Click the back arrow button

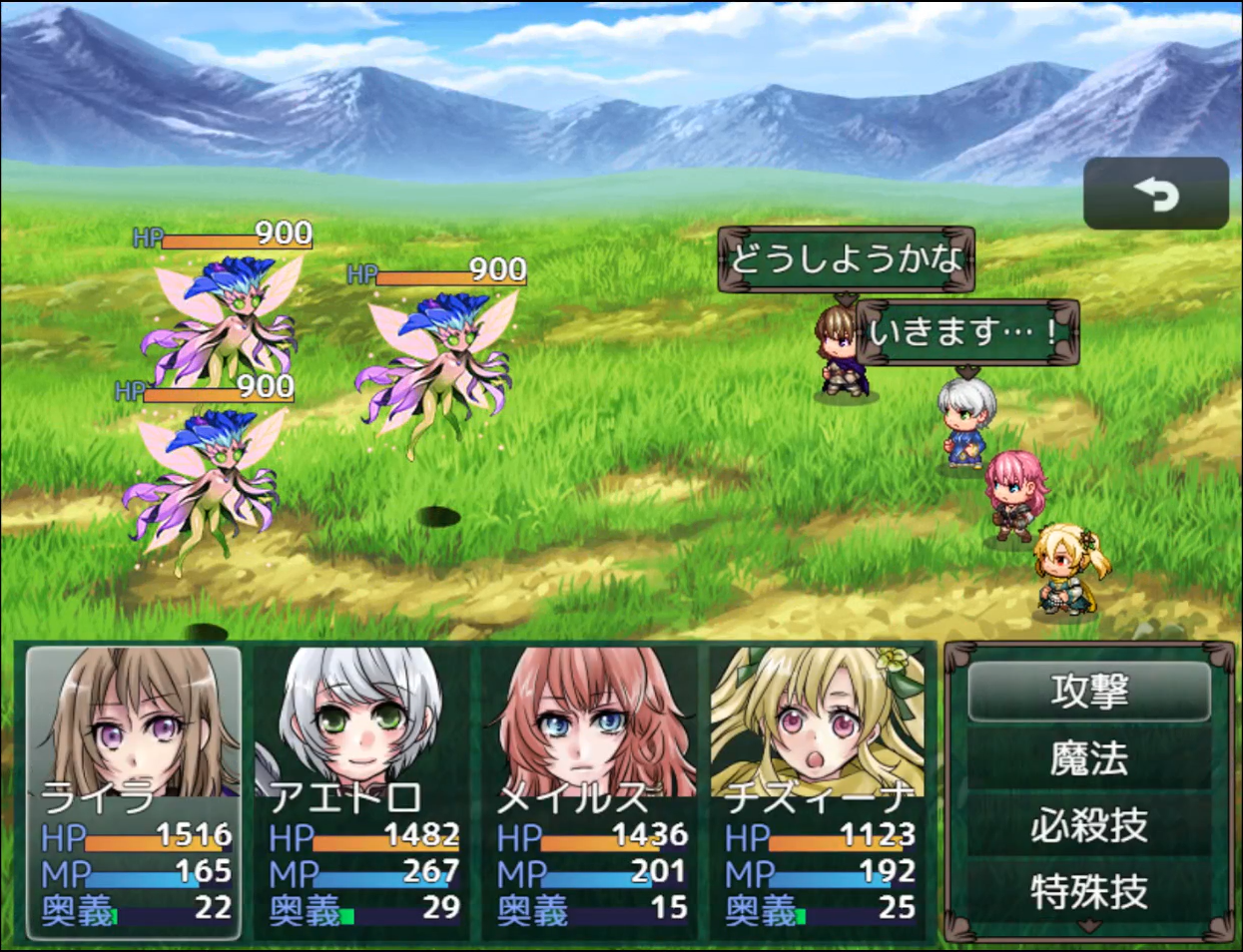[x=1155, y=194]
